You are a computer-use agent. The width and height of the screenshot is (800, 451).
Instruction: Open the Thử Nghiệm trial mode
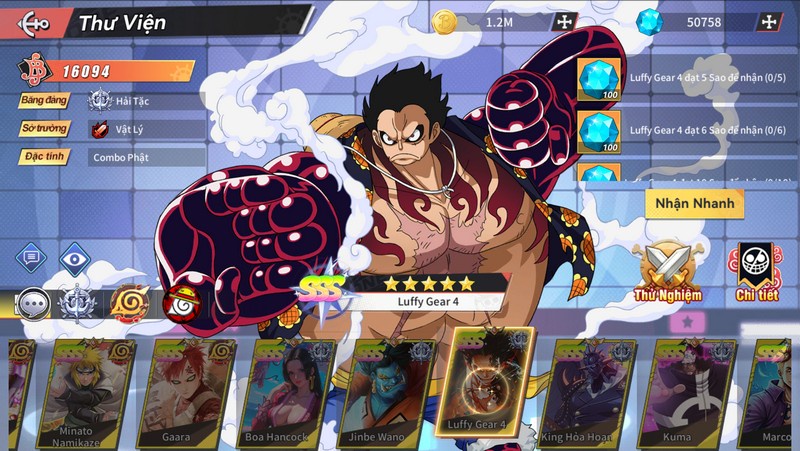tap(667, 271)
